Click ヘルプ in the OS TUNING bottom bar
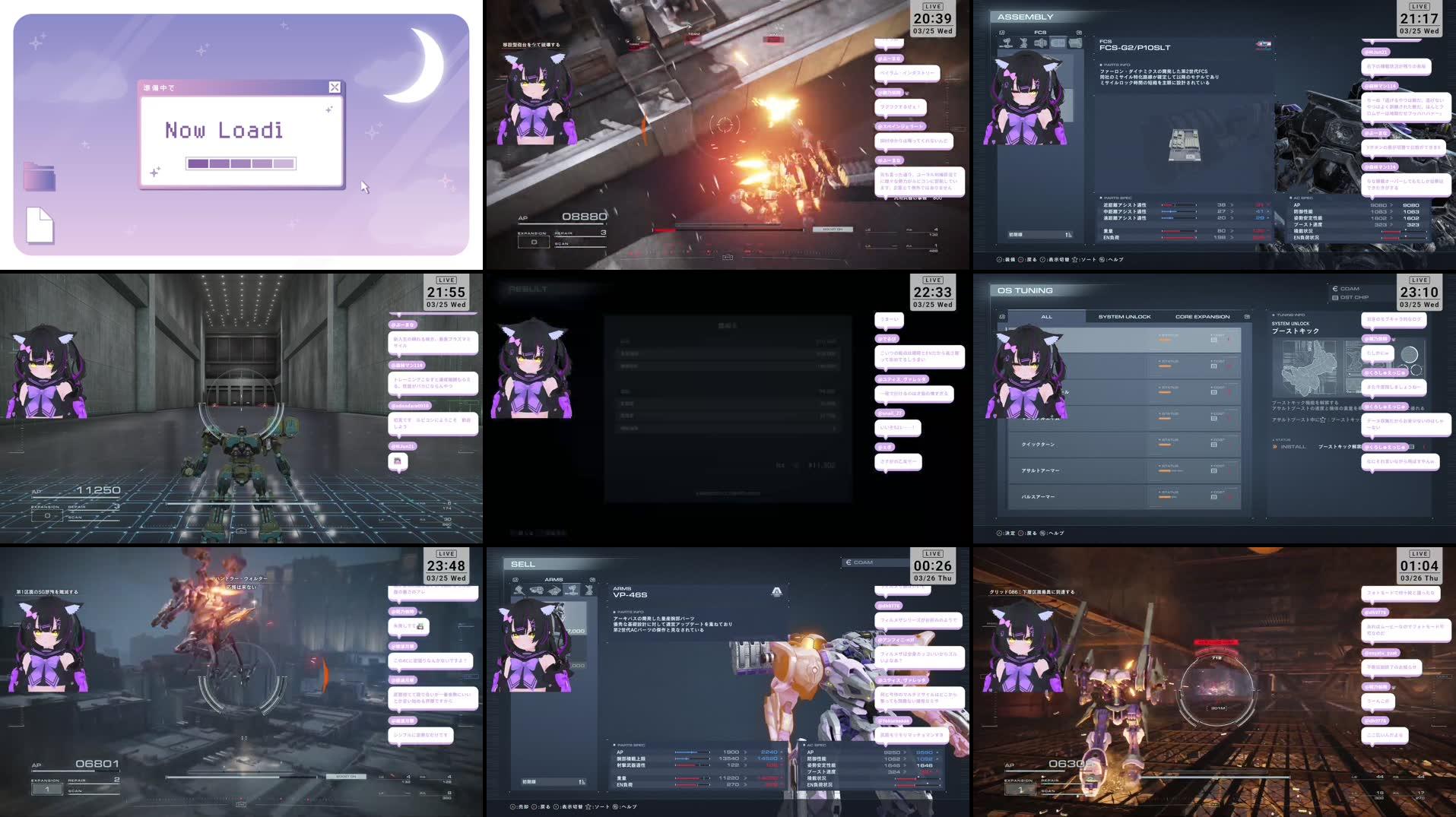This screenshot has width=1456, height=817. (x=1056, y=533)
